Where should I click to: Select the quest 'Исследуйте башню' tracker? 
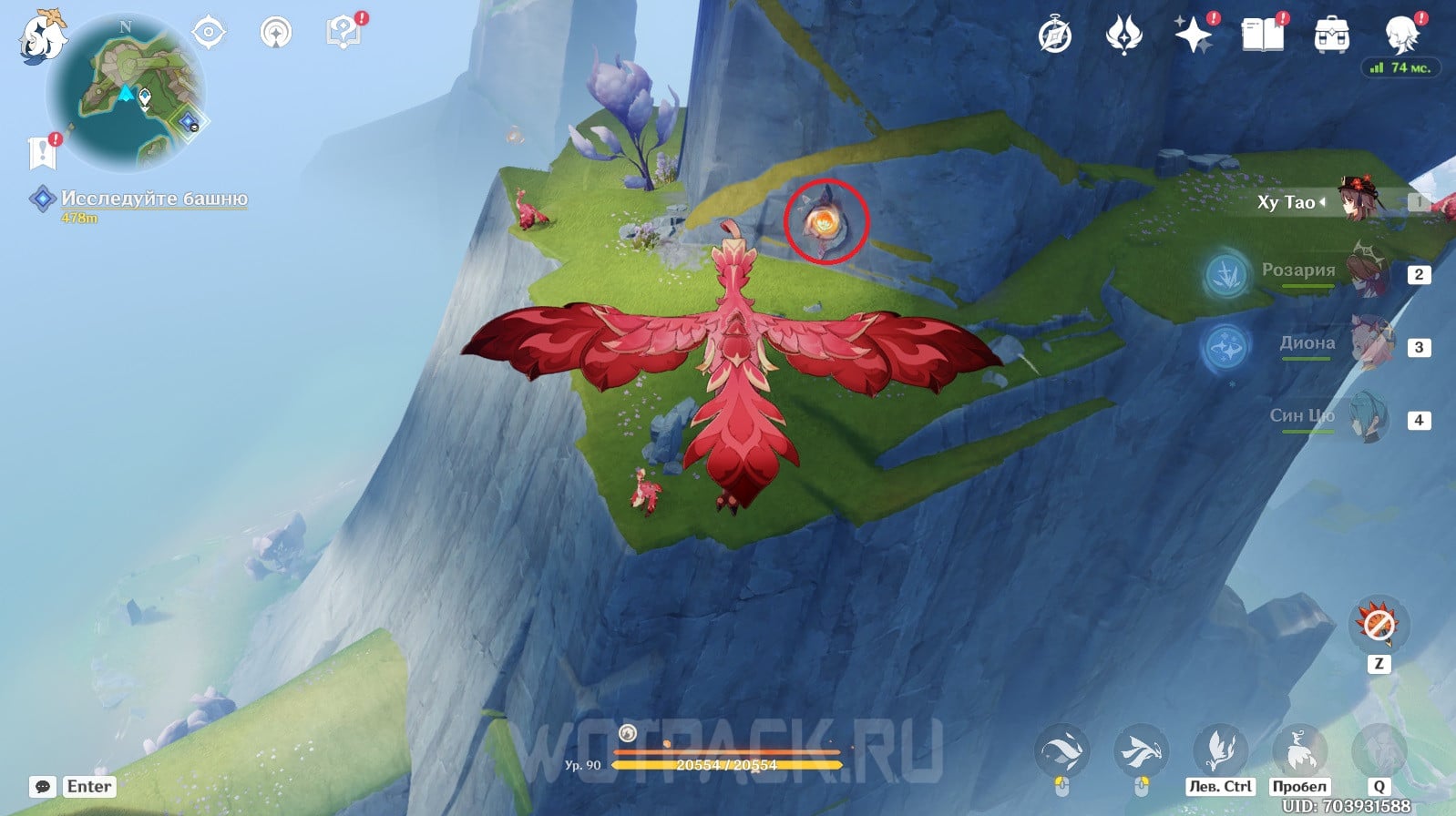click(153, 199)
